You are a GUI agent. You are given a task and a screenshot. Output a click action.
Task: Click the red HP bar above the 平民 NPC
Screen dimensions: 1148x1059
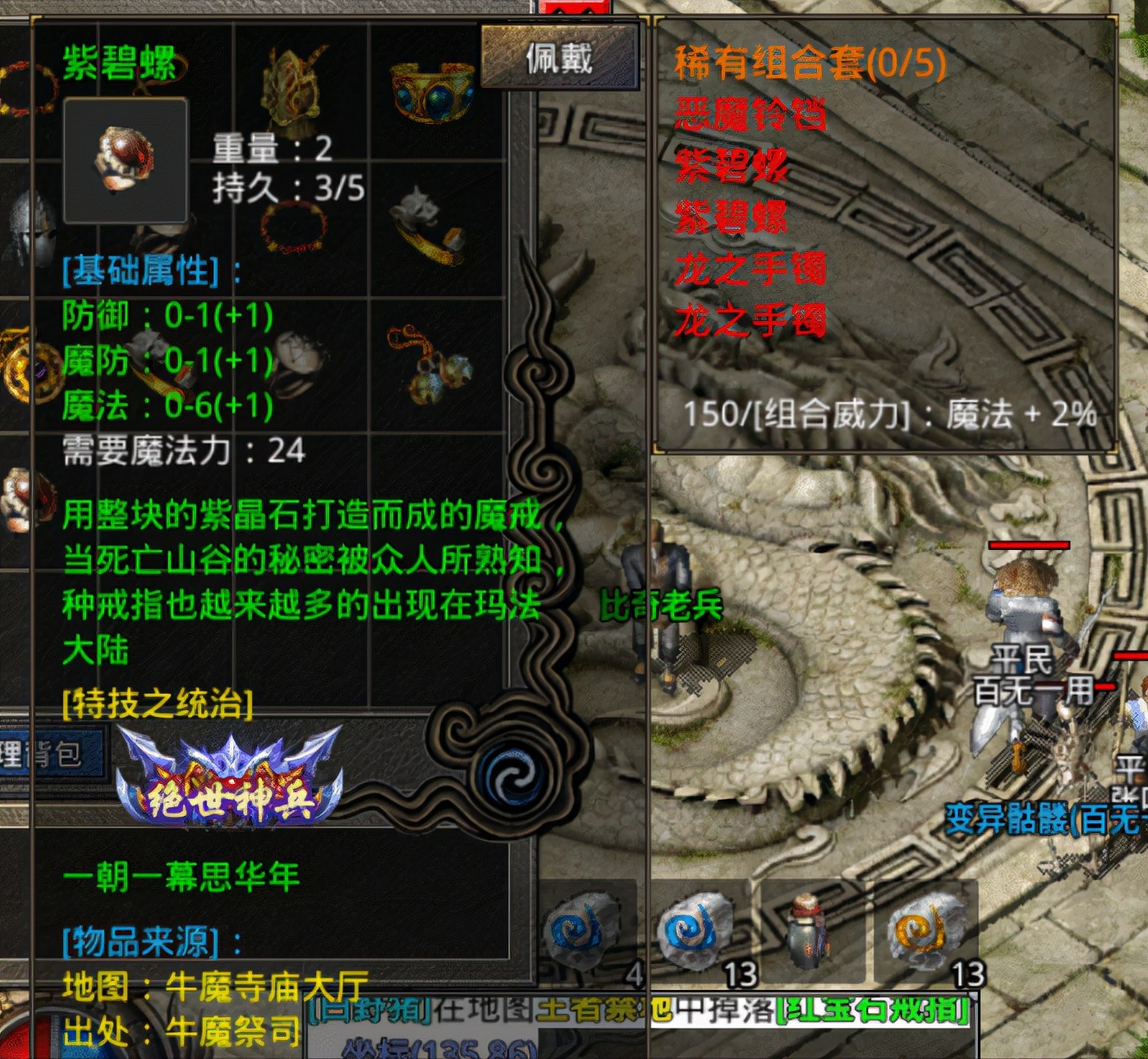coord(1029,544)
